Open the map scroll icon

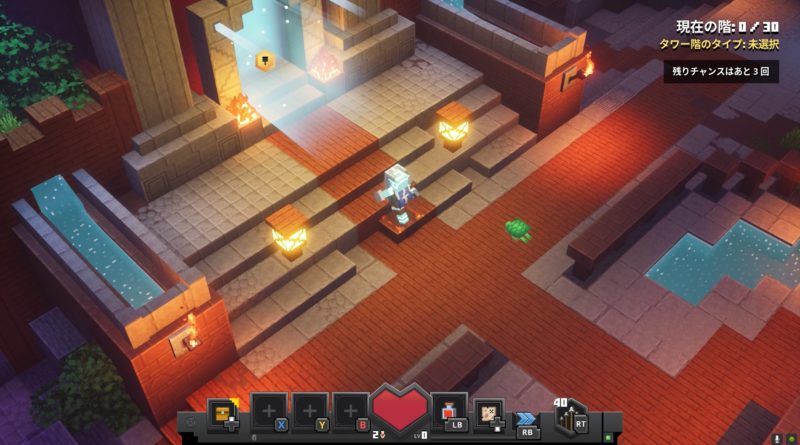489,412
